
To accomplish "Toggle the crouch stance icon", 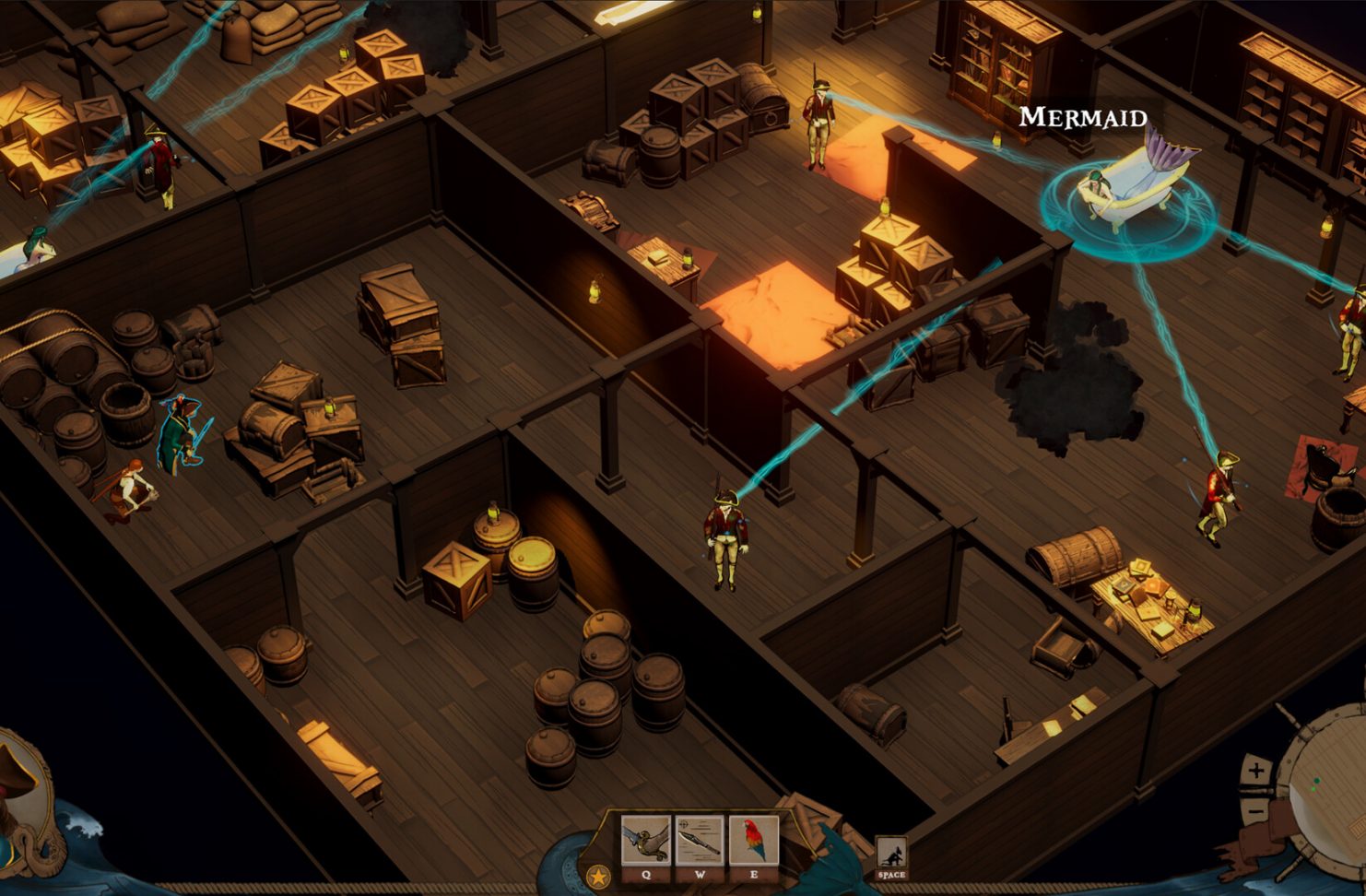I will point(890,854).
